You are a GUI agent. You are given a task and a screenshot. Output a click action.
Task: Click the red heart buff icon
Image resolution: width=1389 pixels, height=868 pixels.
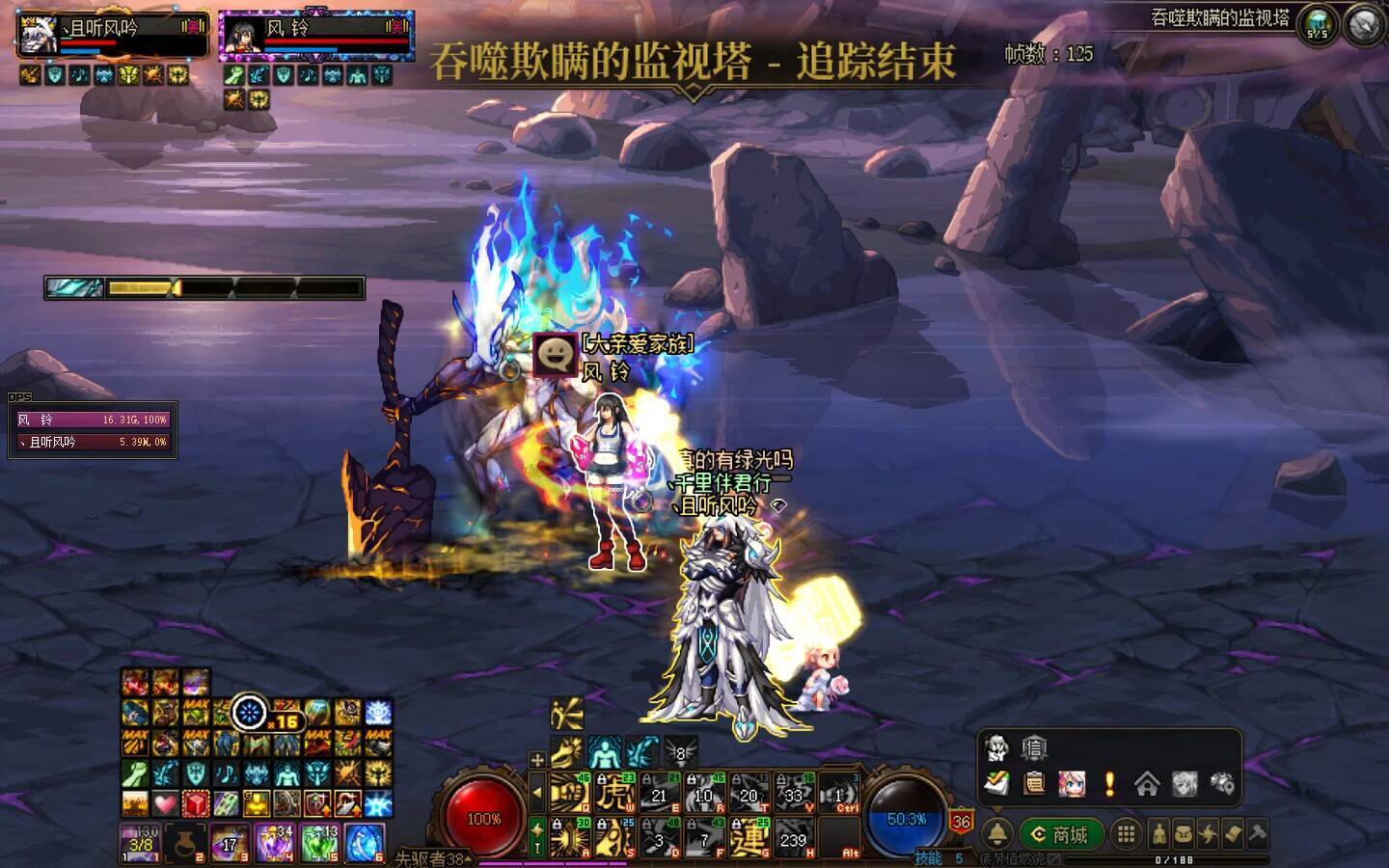tap(165, 803)
